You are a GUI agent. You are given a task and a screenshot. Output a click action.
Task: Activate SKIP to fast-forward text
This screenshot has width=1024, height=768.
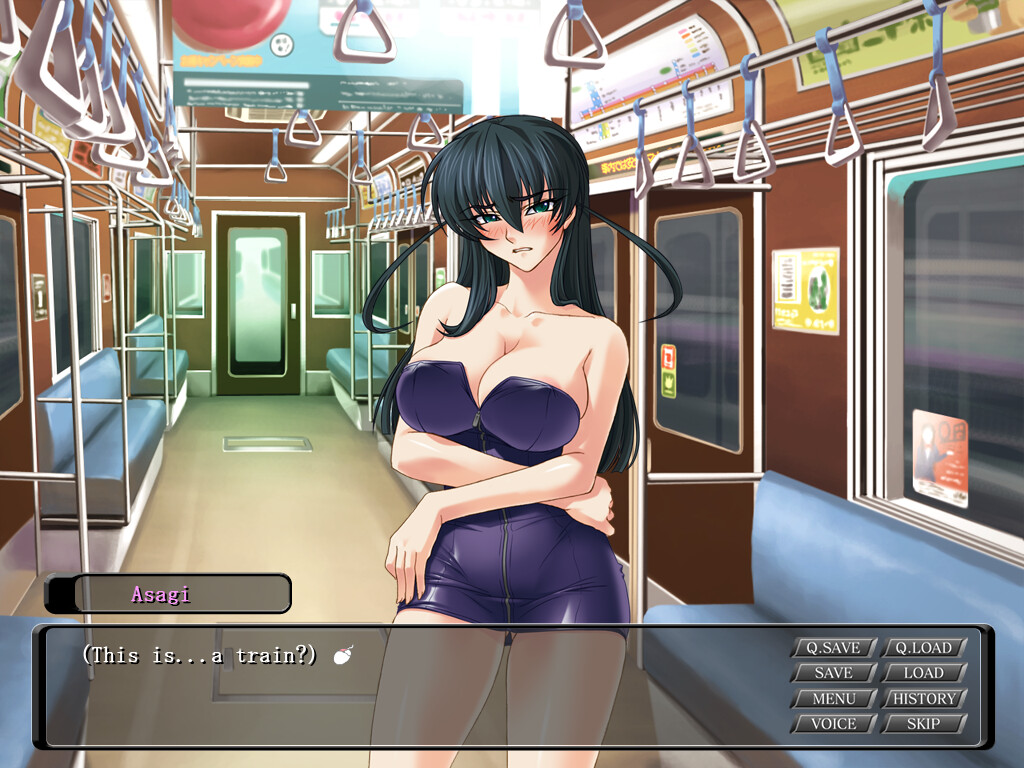(924, 723)
